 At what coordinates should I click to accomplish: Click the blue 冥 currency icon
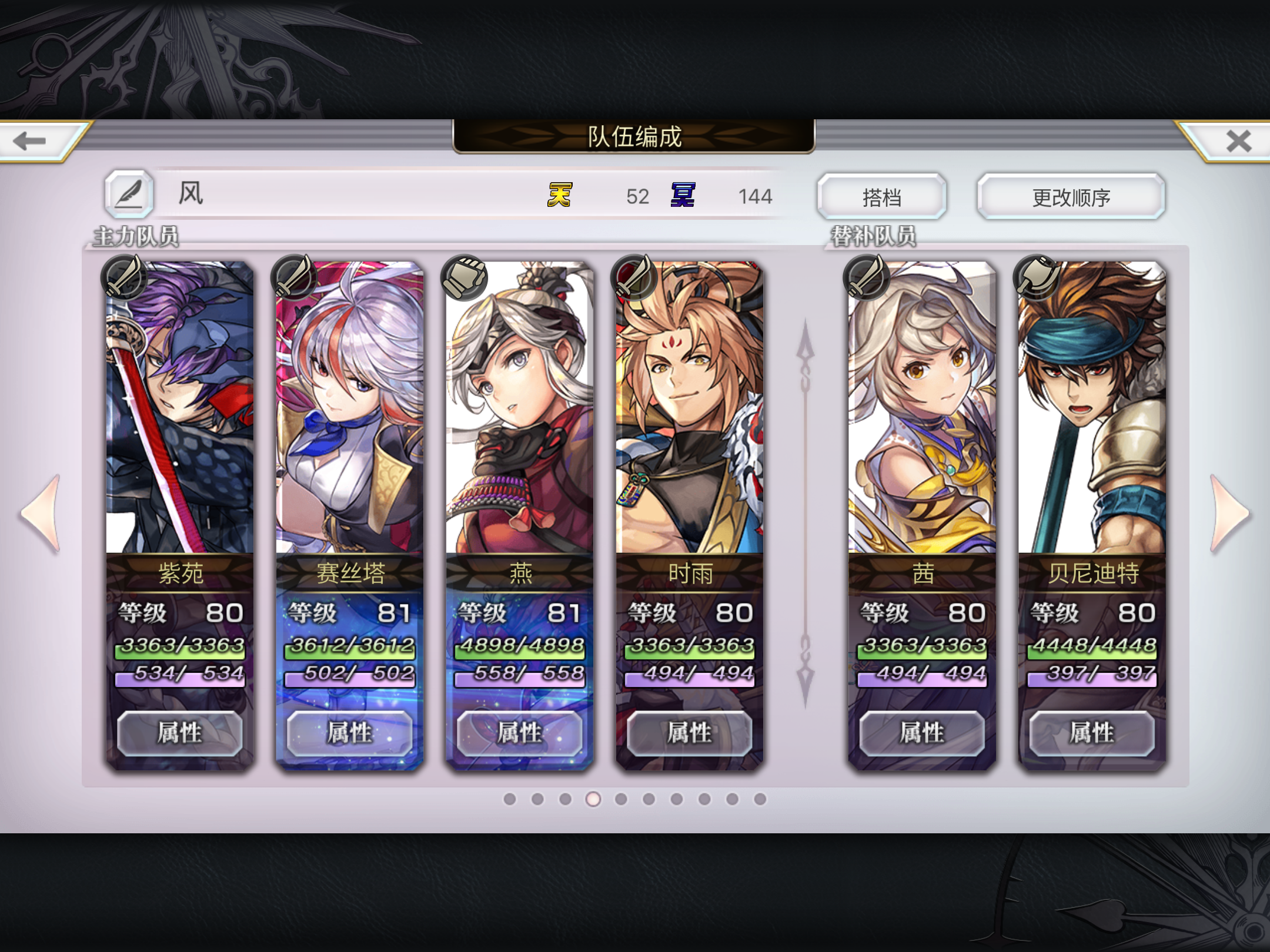tap(682, 196)
